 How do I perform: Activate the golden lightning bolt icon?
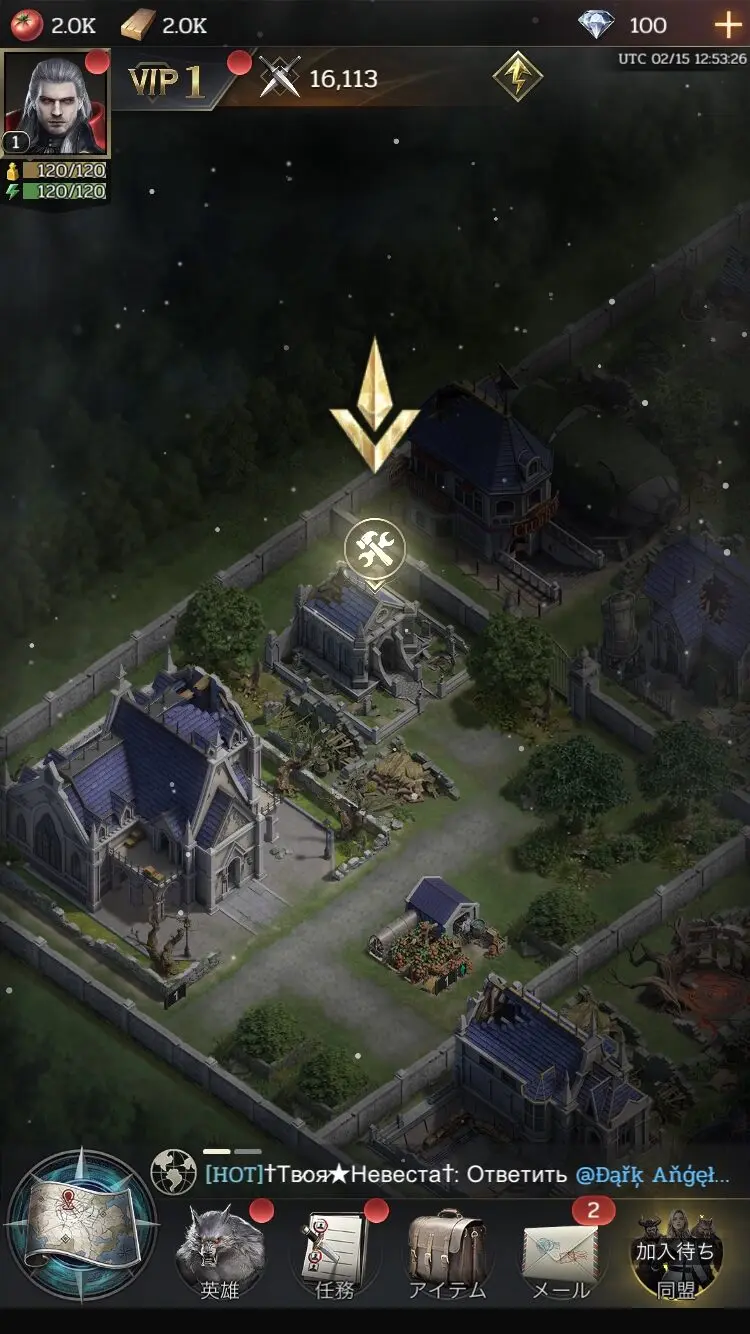pos(518,76)
